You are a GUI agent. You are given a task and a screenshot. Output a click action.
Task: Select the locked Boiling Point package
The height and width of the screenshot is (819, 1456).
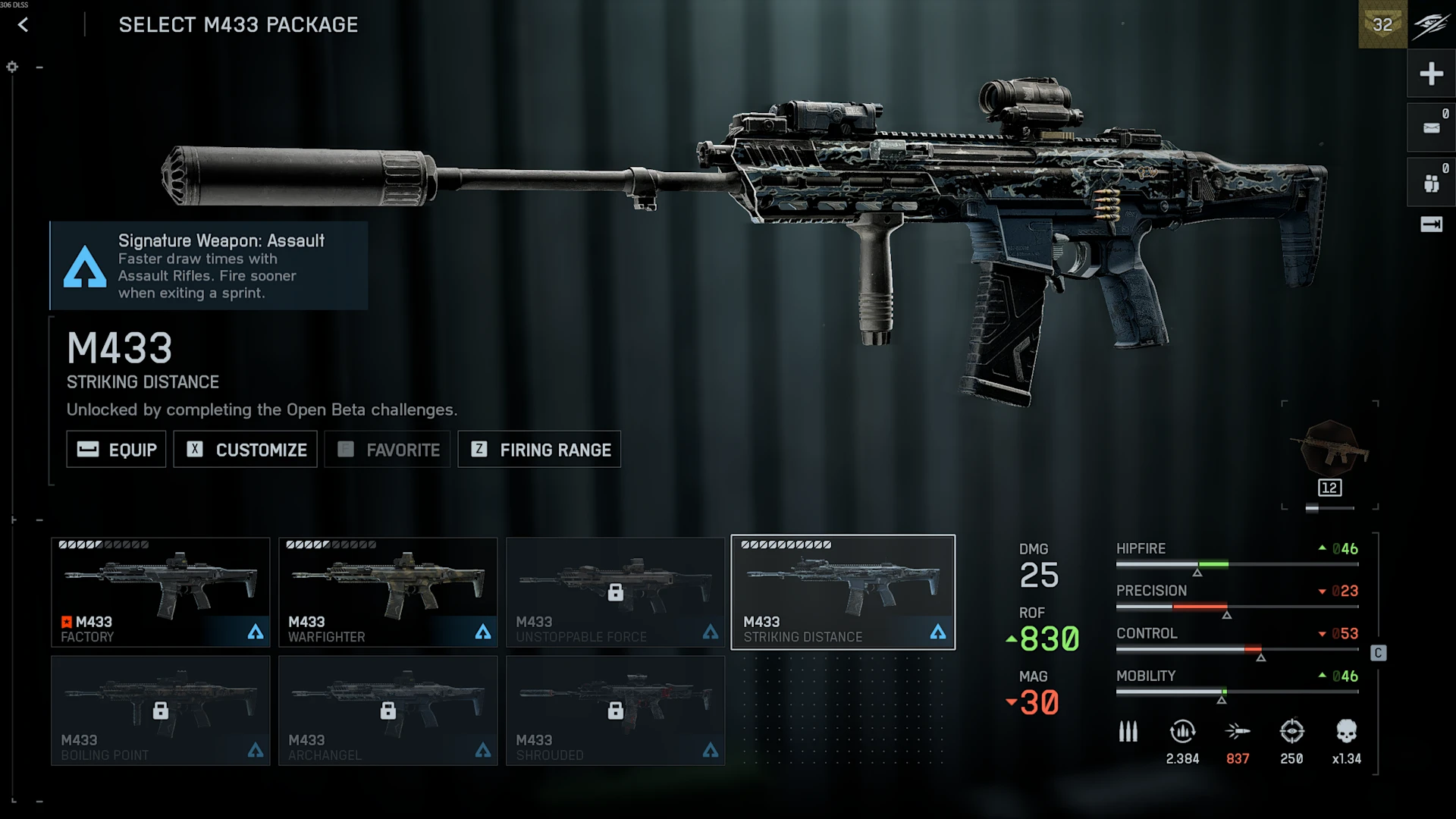tap(161, 711)
